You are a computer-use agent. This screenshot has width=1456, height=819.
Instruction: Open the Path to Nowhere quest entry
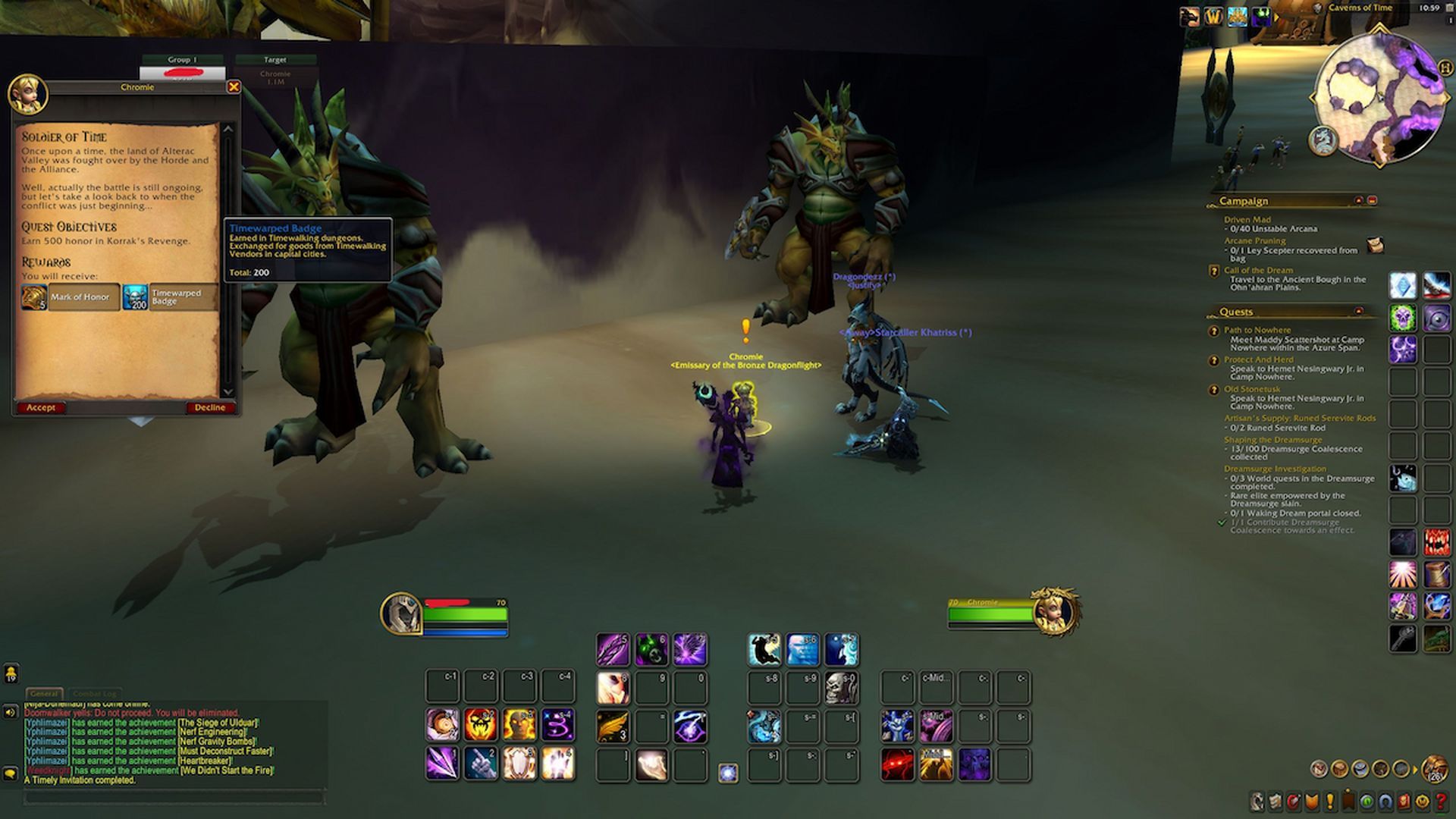point(1257,330)
